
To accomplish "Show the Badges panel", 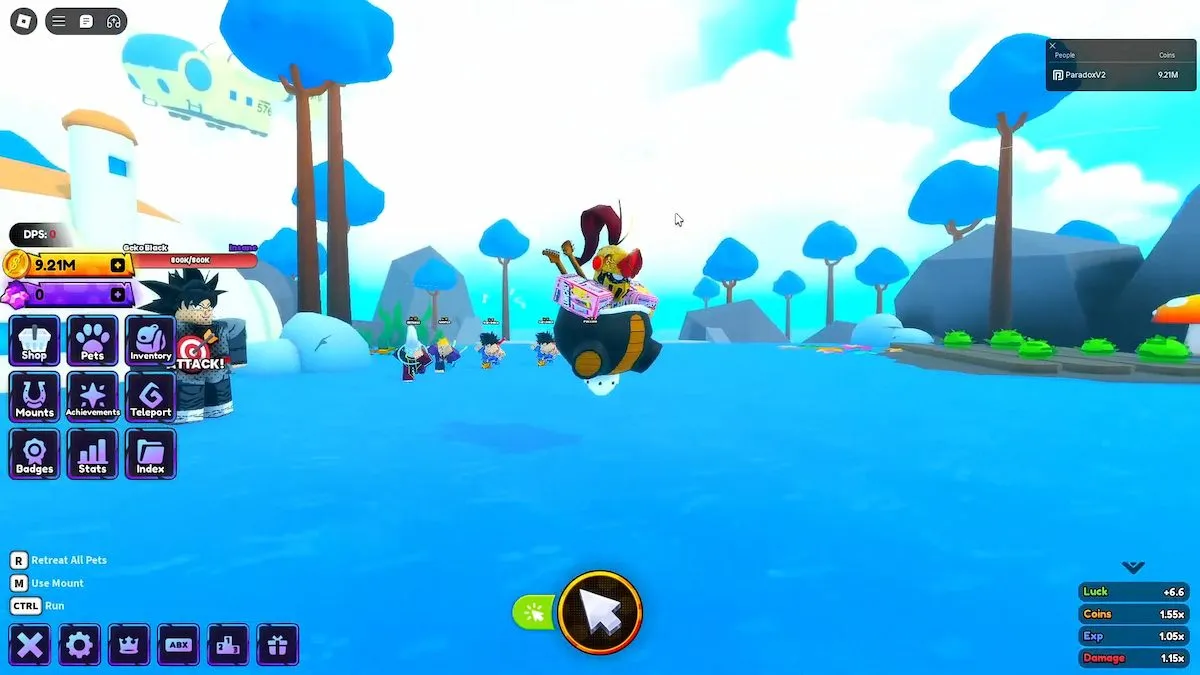I will click(34, 454).
